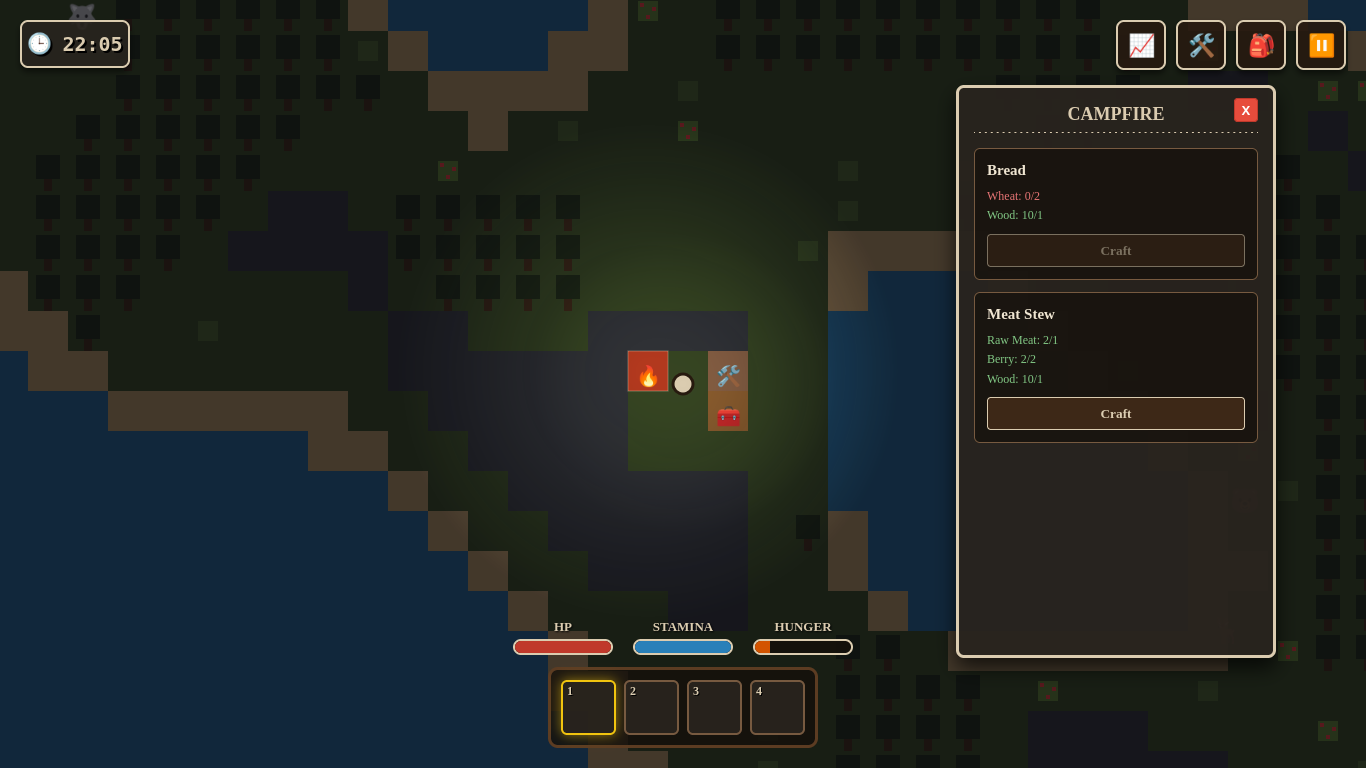Select hotbar slot 4
Screen dimensions: 1366x768
(777, 707)
